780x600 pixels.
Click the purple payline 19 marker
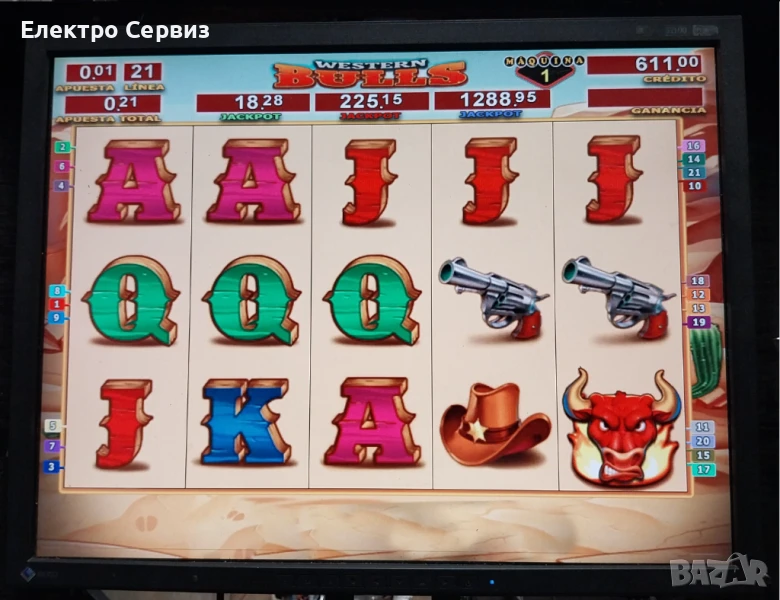pos(698,322)
